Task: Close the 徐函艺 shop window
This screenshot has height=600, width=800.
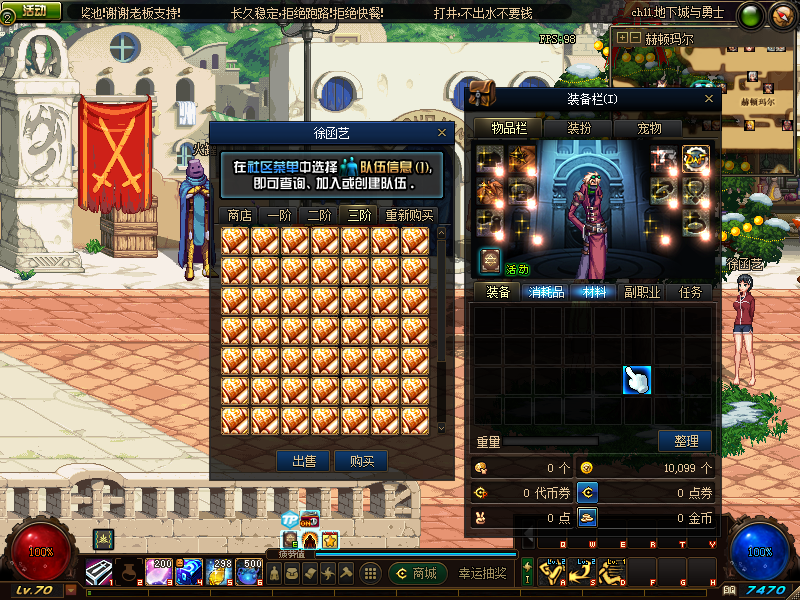Action: pyautogui.click(x=442, y=132)
